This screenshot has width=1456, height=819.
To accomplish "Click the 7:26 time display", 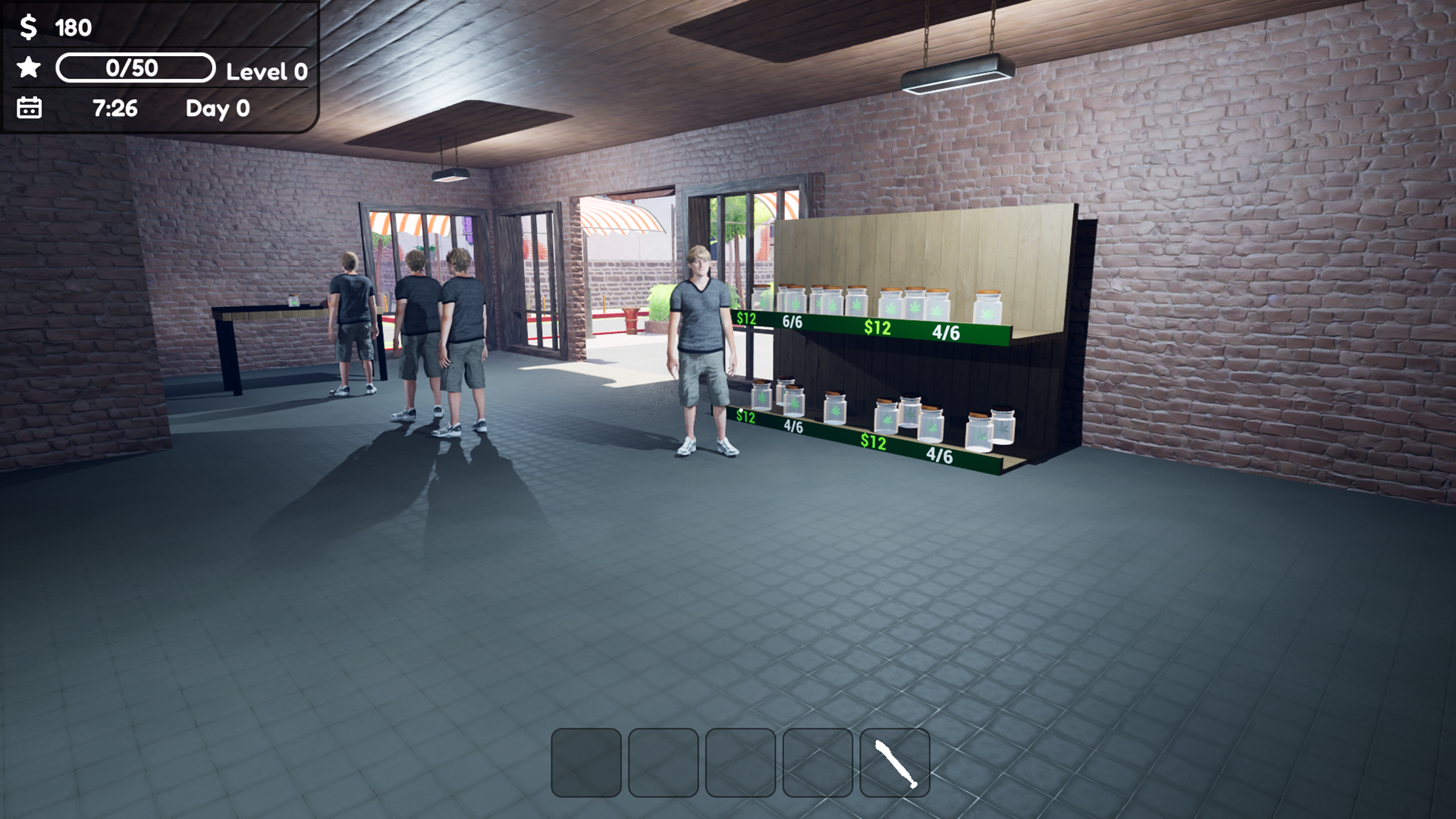I will [x=115, y=109].
